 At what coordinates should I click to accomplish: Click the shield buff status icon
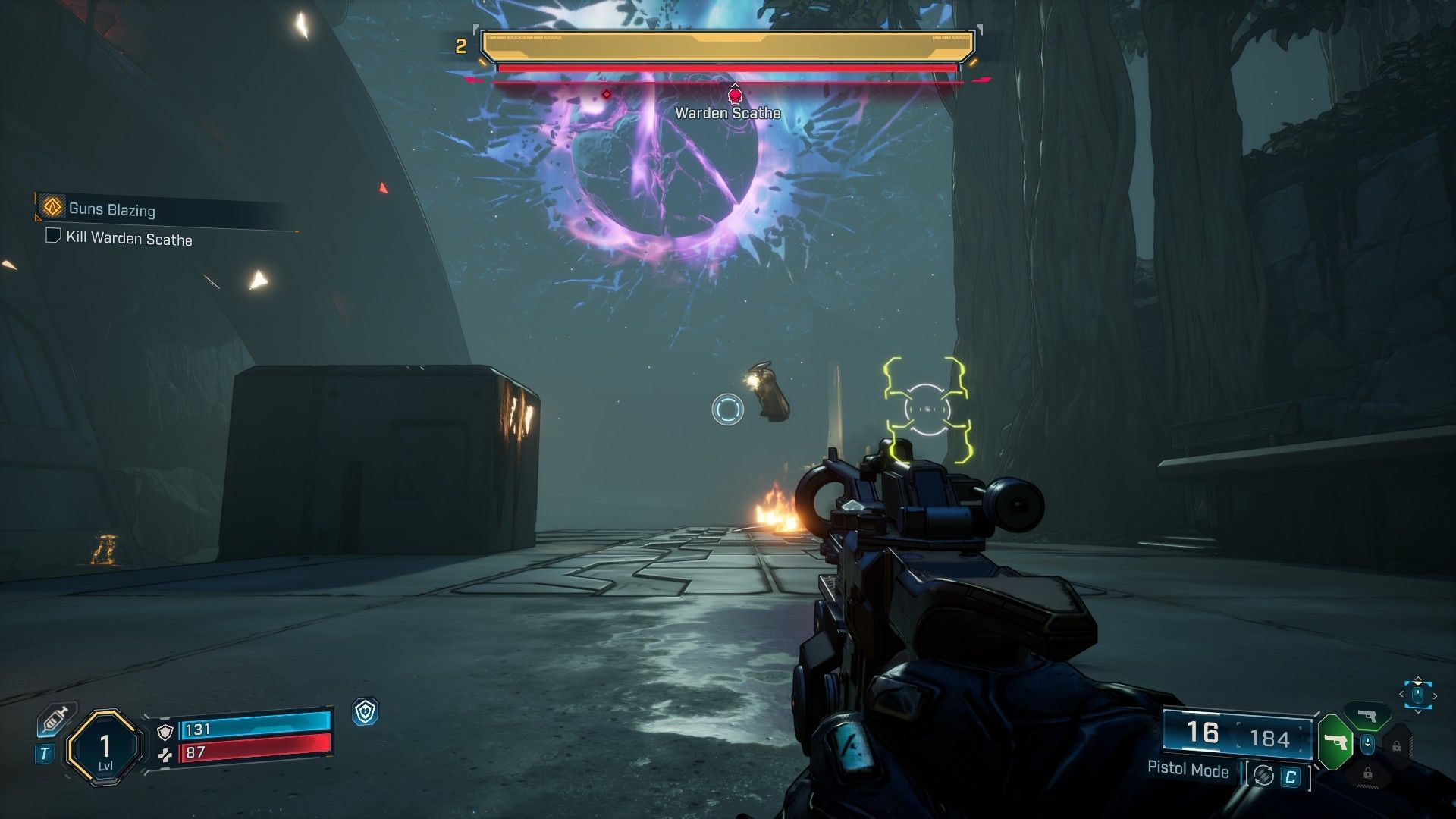pyautogui.click(x=366, y=711)
